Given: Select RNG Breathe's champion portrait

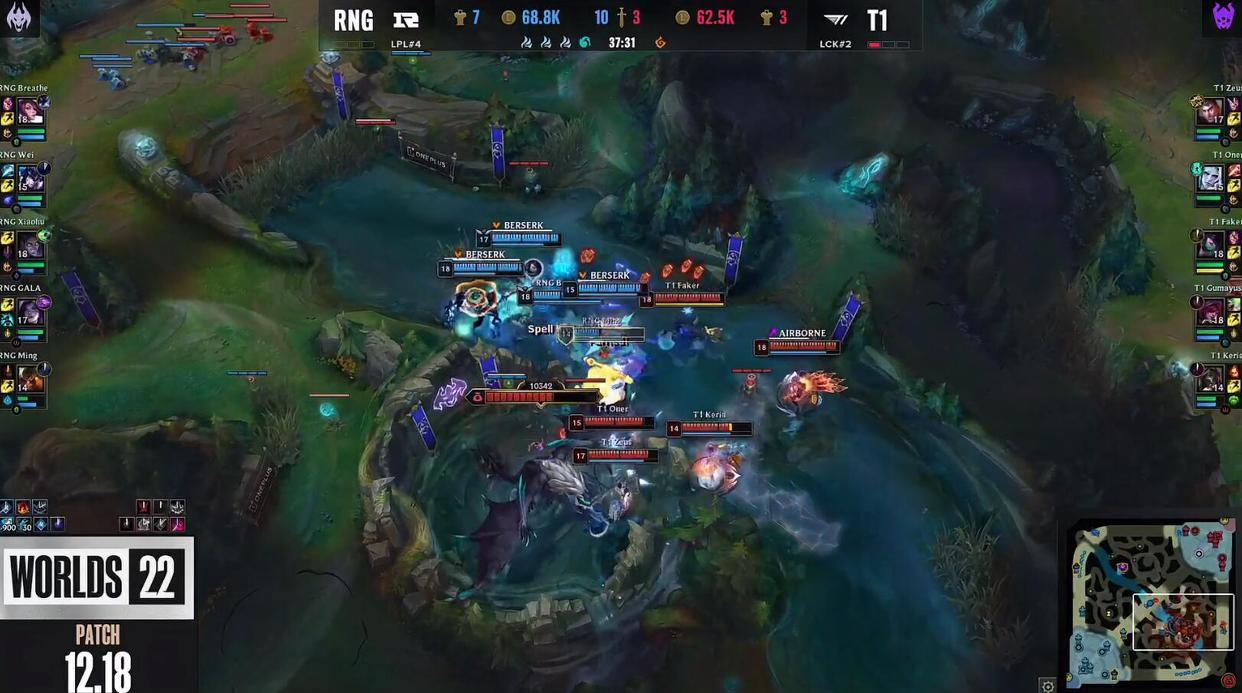Looking at the screenshot, I should pyautogui.click(x=30, y=111).
